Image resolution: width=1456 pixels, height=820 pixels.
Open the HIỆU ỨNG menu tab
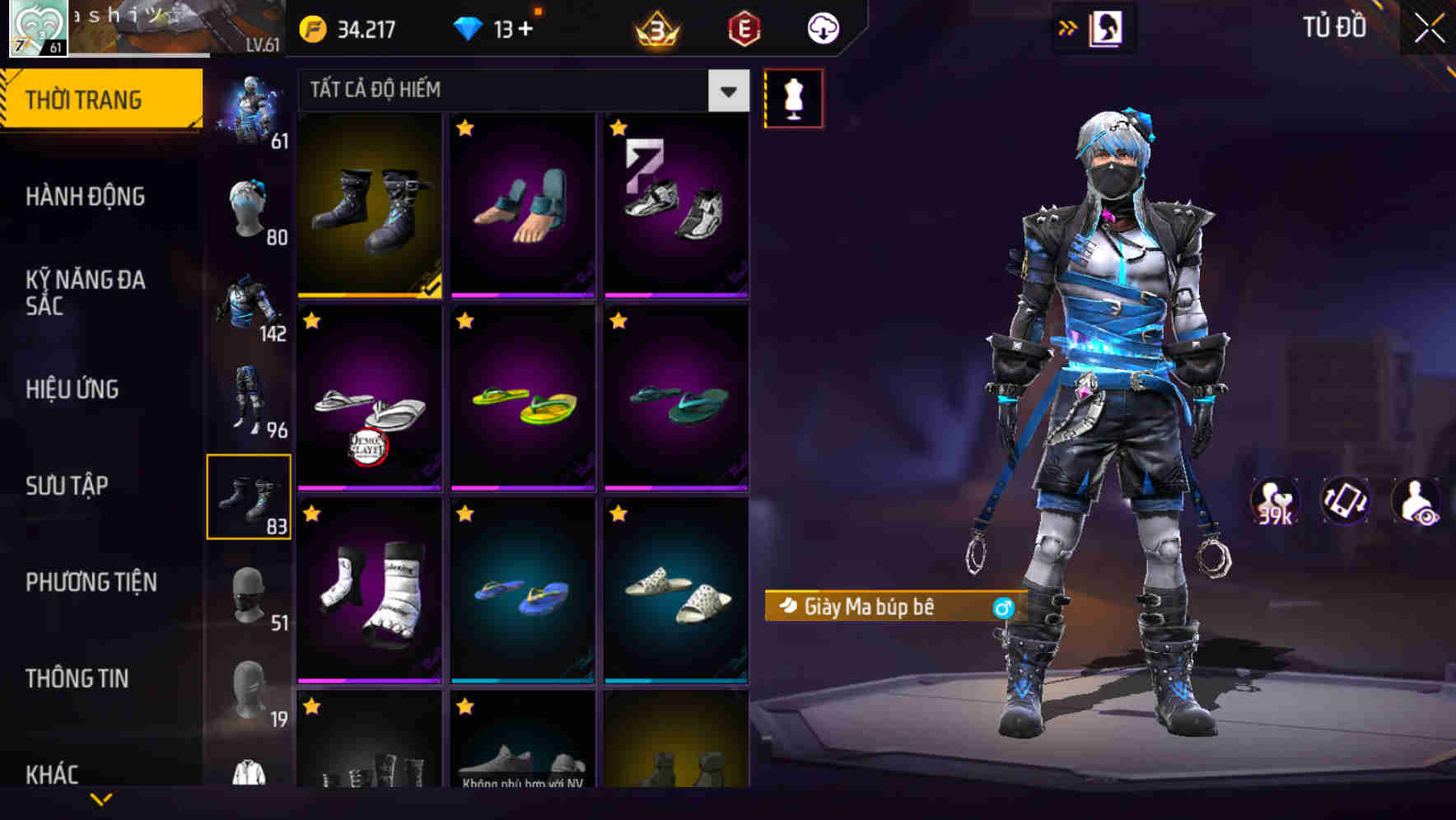point(72,389)
